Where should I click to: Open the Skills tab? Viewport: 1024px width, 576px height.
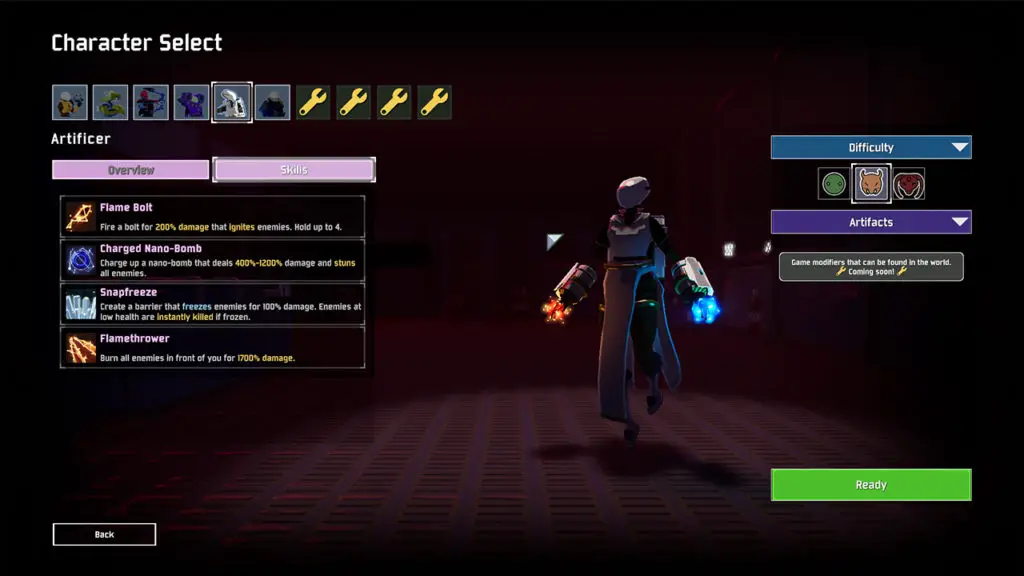pos(294,170)
